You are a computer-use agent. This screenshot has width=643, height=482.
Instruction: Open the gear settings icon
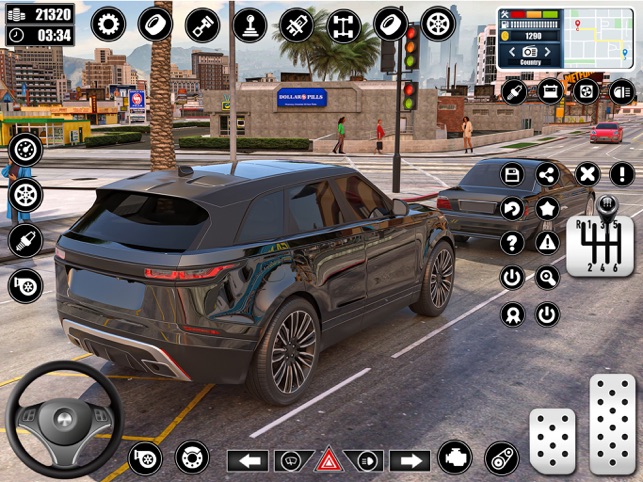point(108,22)
